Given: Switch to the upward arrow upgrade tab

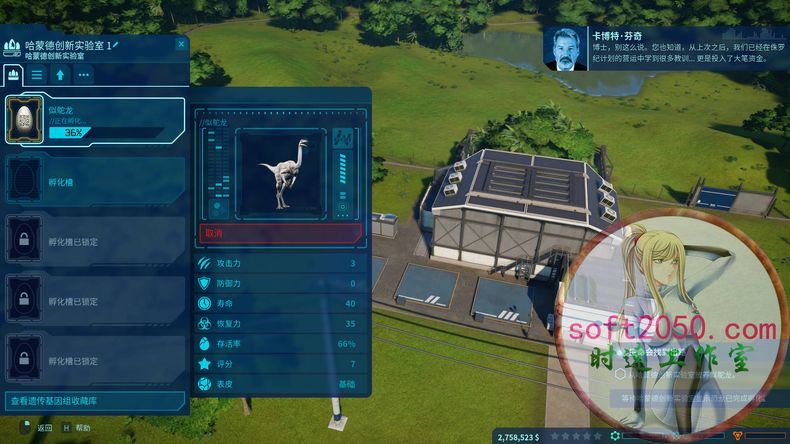Looking at the screenshot, I should coord(61,74).
